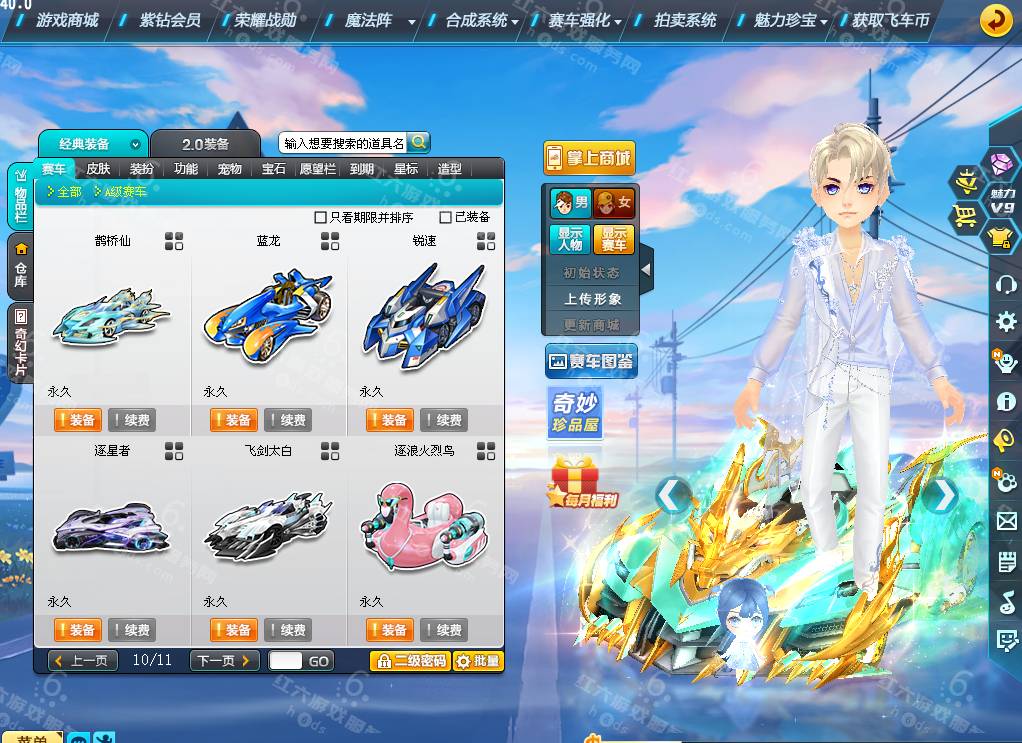The height and width of the screenshot is (743, 1022).
Task: Click the 上传形象 upload appearance button
Action: [x=592, y=299]
